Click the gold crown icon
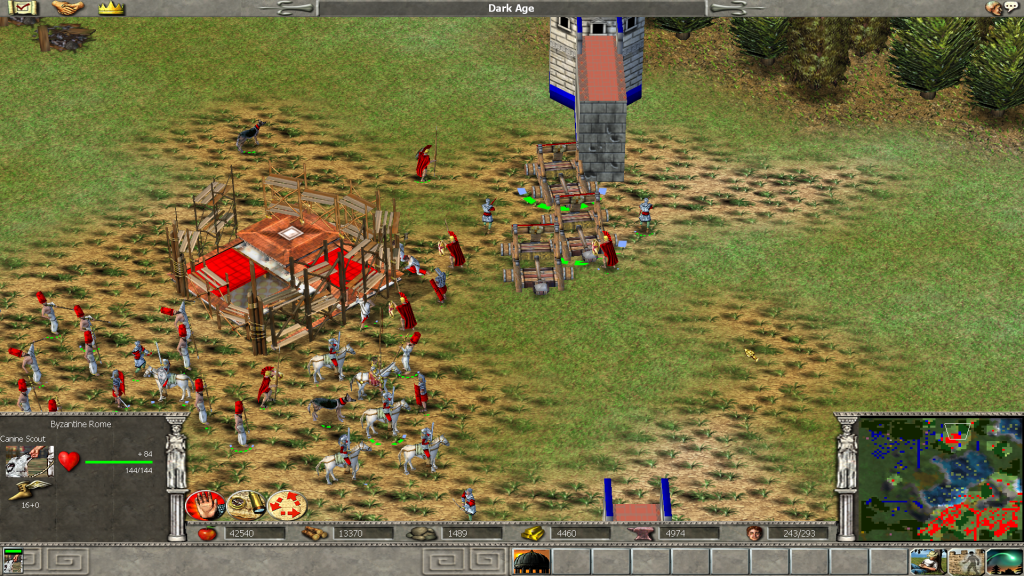Viewport: 1024px width, 576px height. click(111, 8)
